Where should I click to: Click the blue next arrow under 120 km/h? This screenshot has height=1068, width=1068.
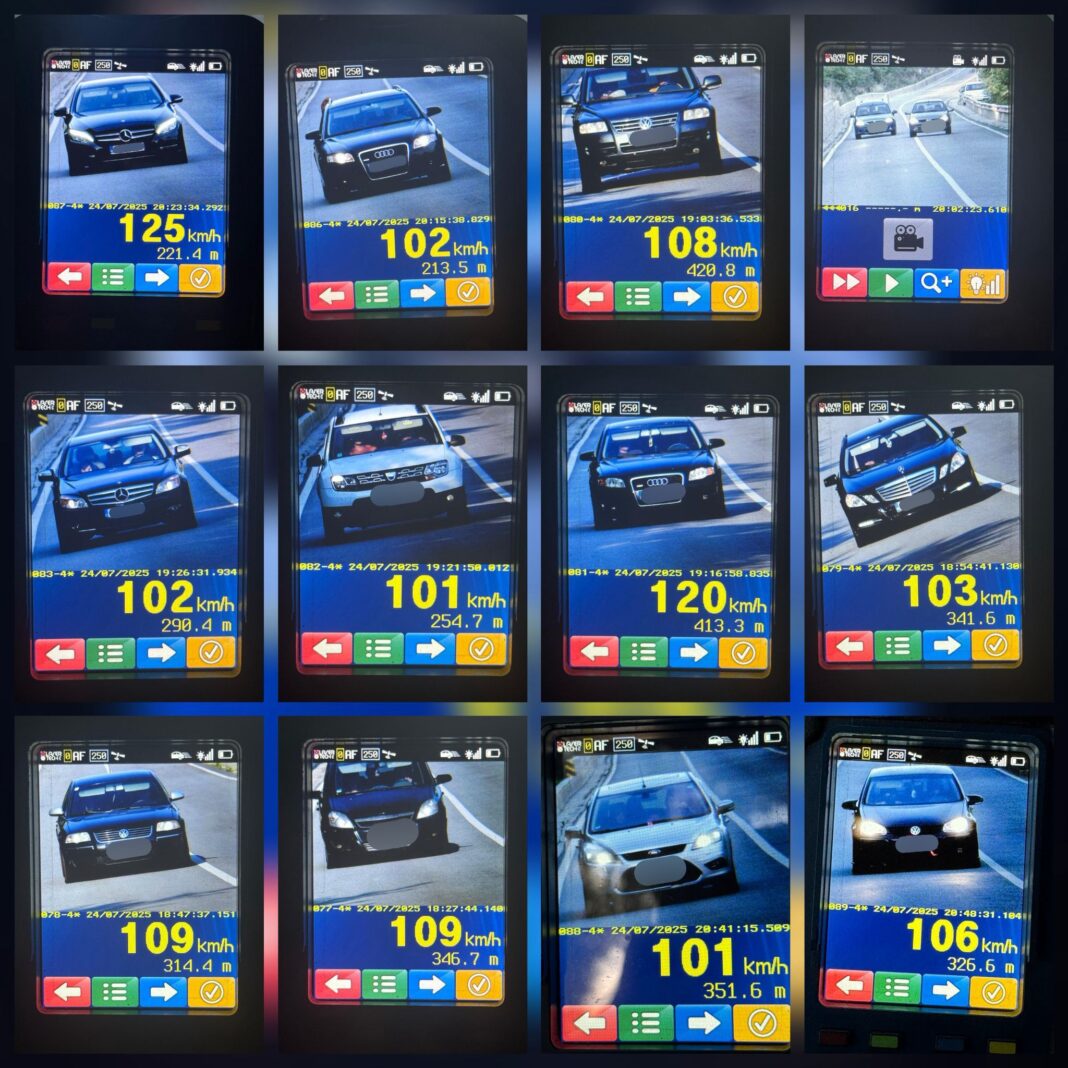[x=693, y=652]
